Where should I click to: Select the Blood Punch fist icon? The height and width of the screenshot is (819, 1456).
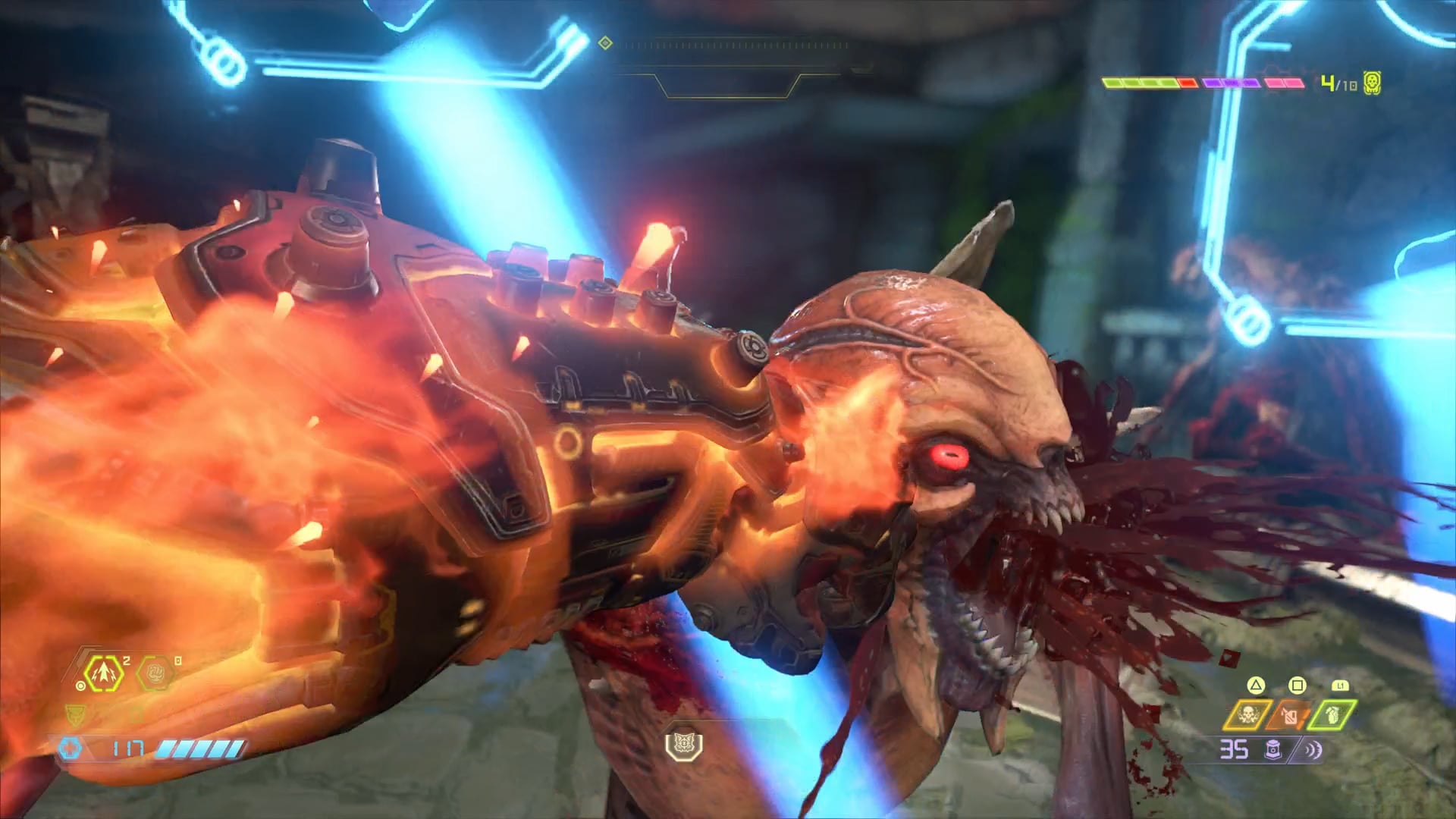point(156,673)
